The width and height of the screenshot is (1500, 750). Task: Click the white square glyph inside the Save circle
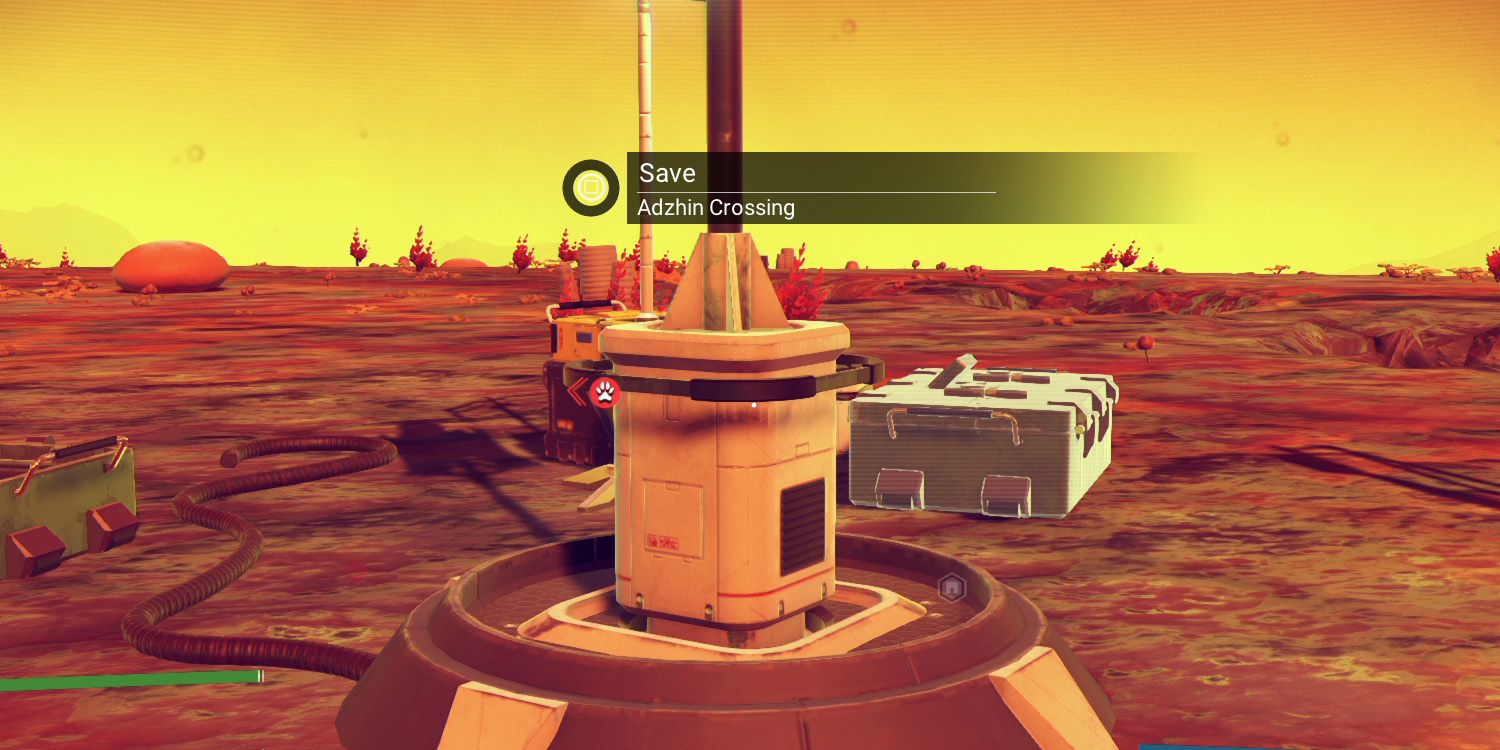click(x=593, y=188)
